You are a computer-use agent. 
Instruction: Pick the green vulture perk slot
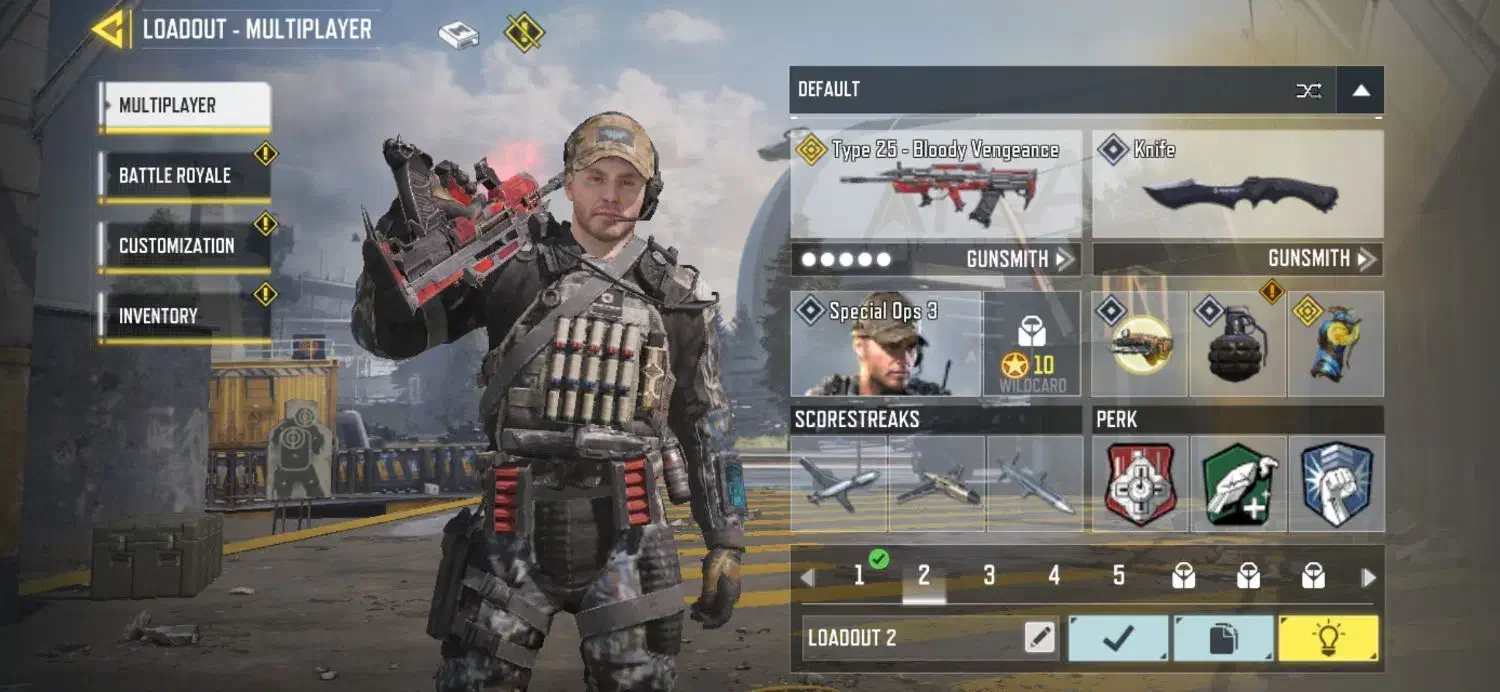pyautogui.click(x=1238, y=484)
